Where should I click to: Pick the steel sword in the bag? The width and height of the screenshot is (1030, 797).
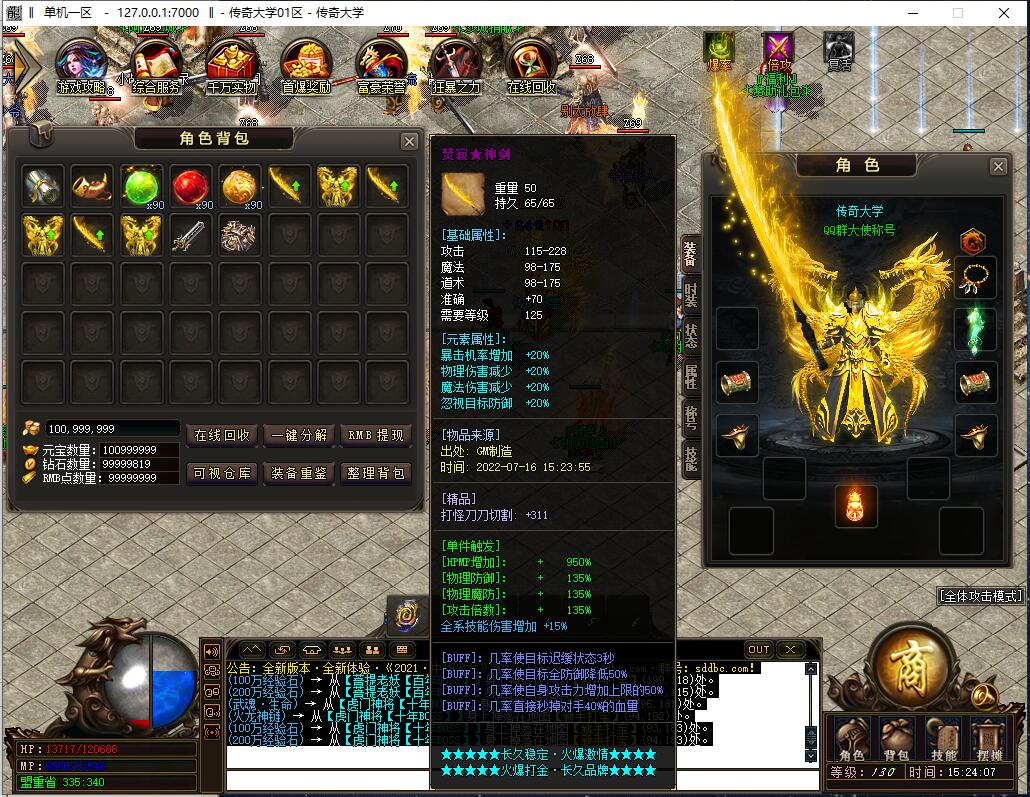(x=190, y=235)
